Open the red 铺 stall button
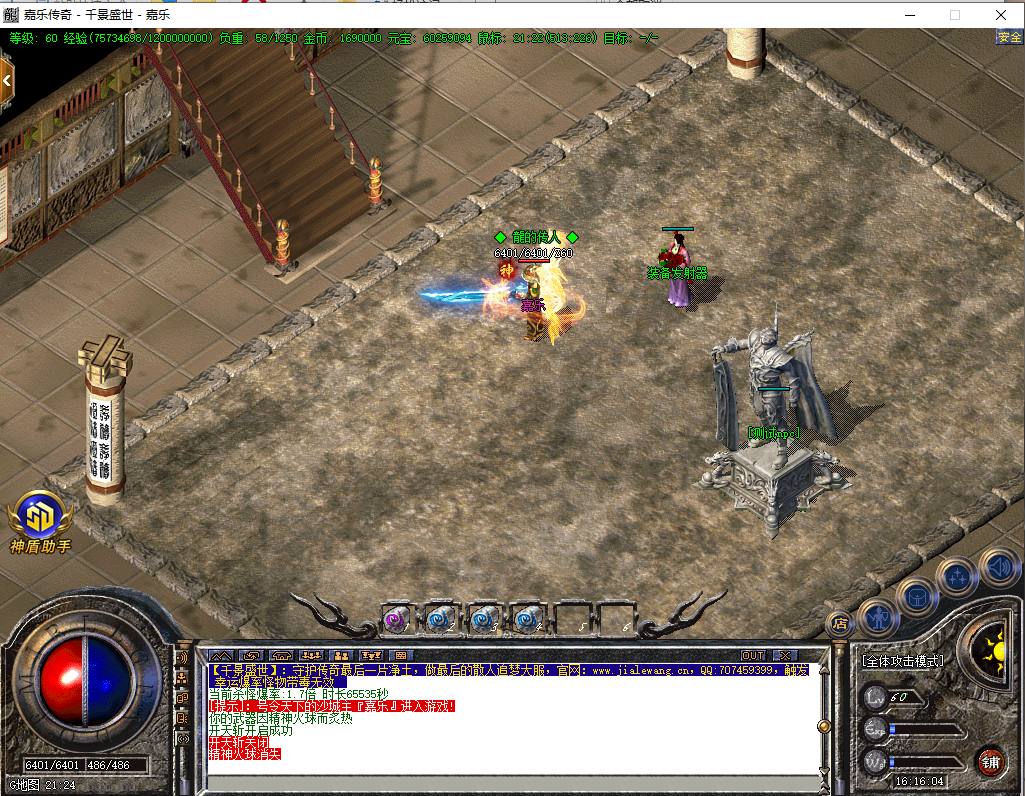This screenshot has height=796, width=1025. click(x=990, y=760)
